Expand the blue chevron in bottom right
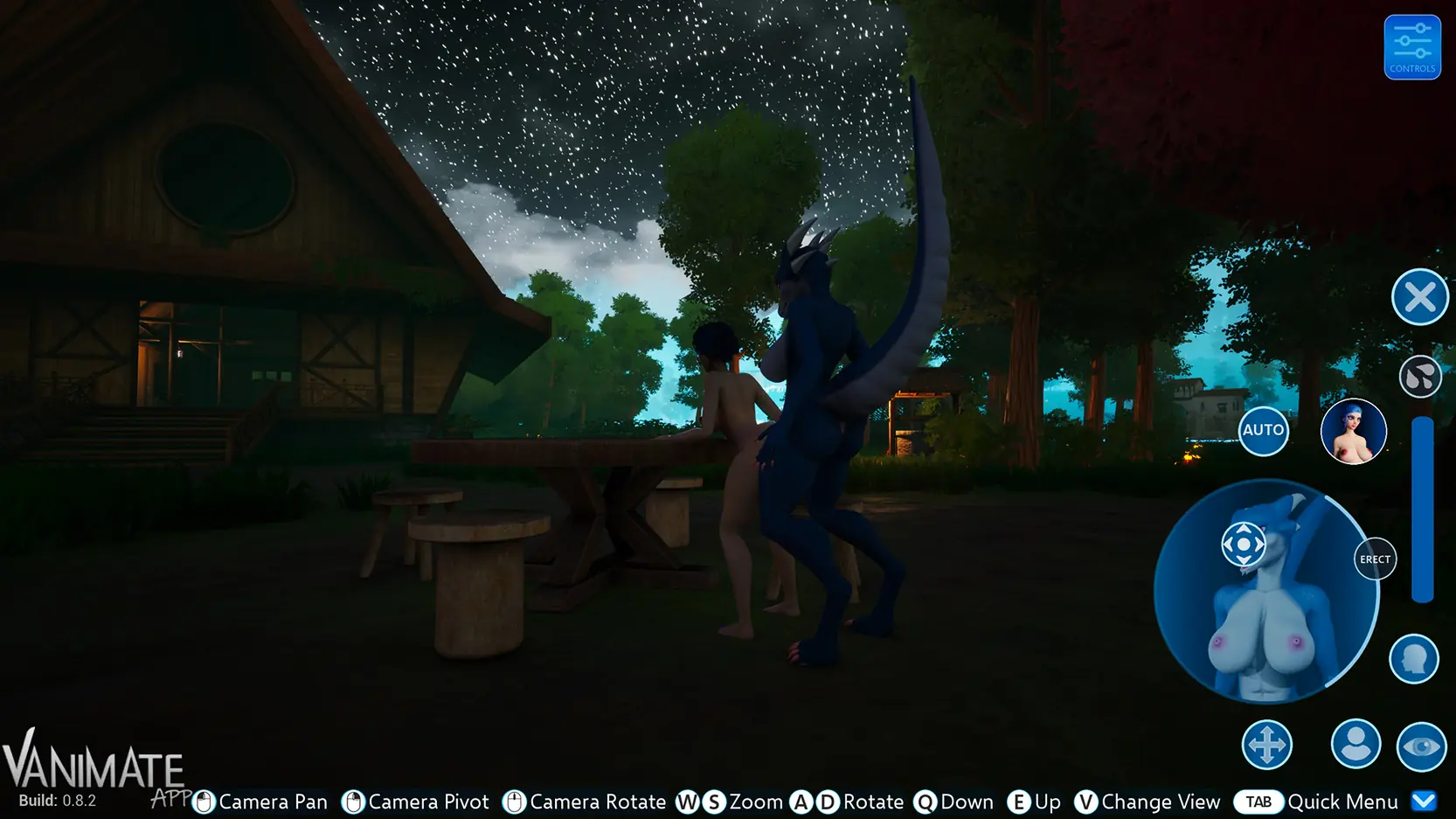Viewport: 1456px width, 819px height. pyautogui.click(x=1423, y=800)
